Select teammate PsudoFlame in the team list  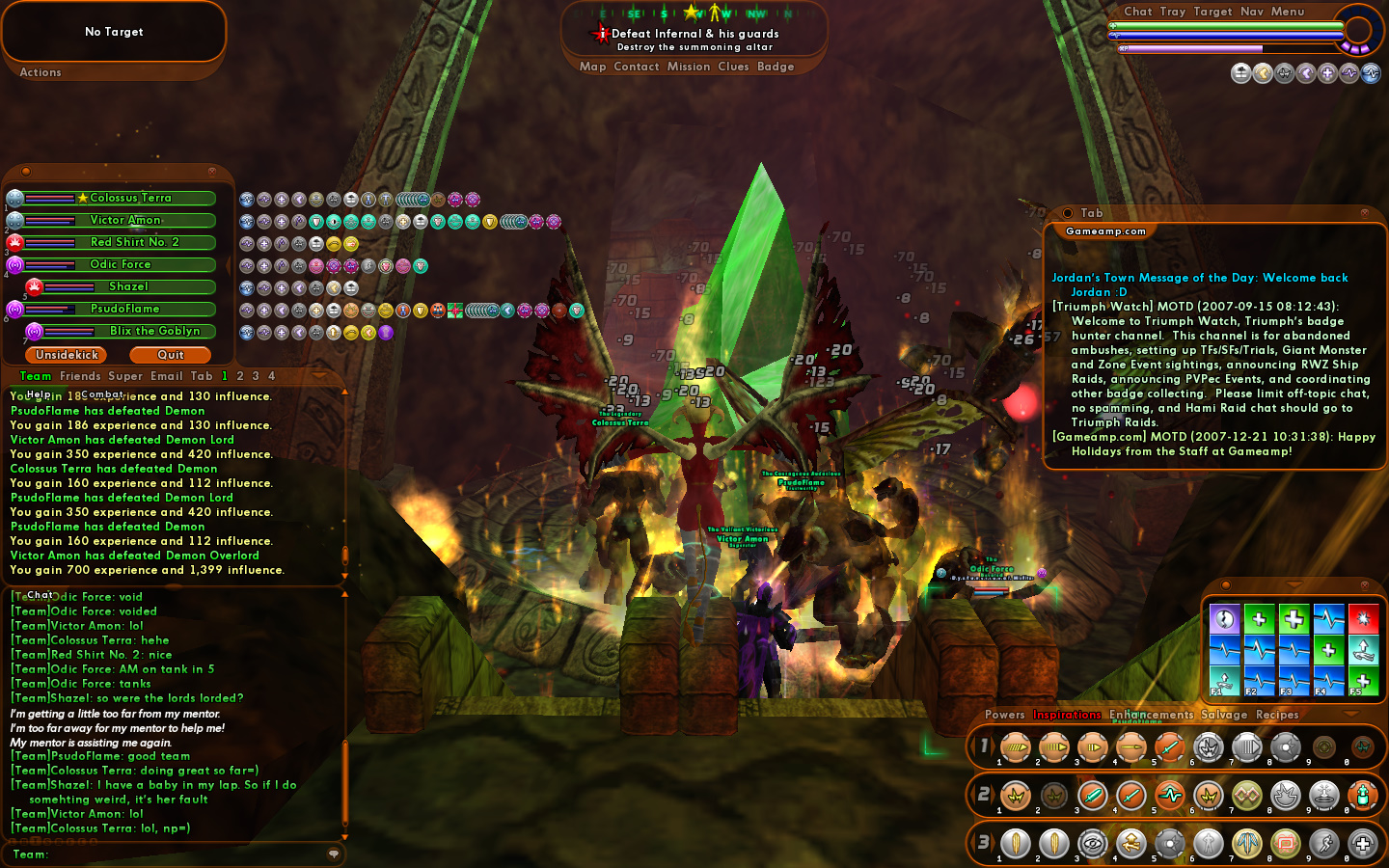coord(124,309)
